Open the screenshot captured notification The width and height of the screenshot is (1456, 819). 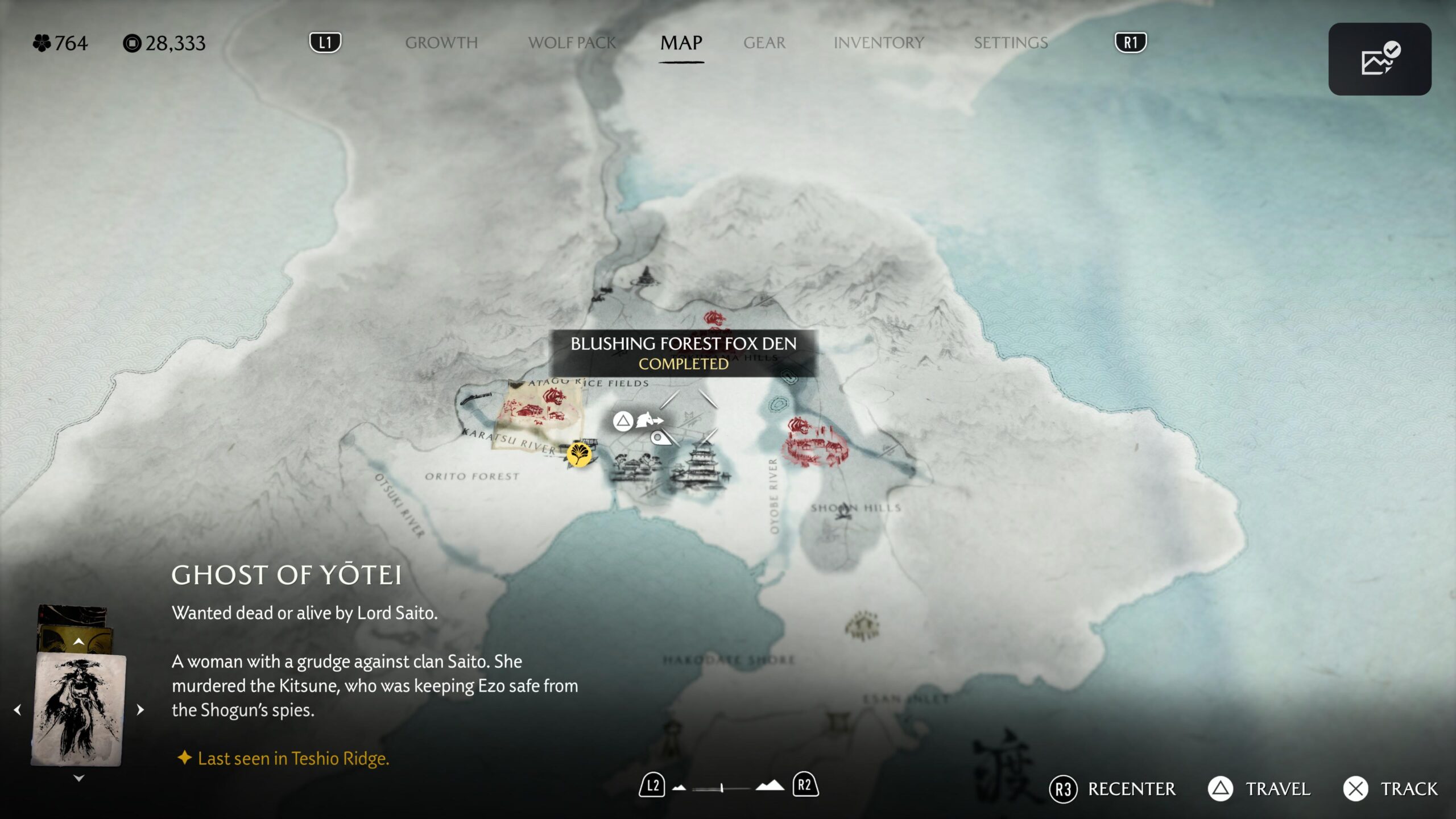coord(1379,59)
